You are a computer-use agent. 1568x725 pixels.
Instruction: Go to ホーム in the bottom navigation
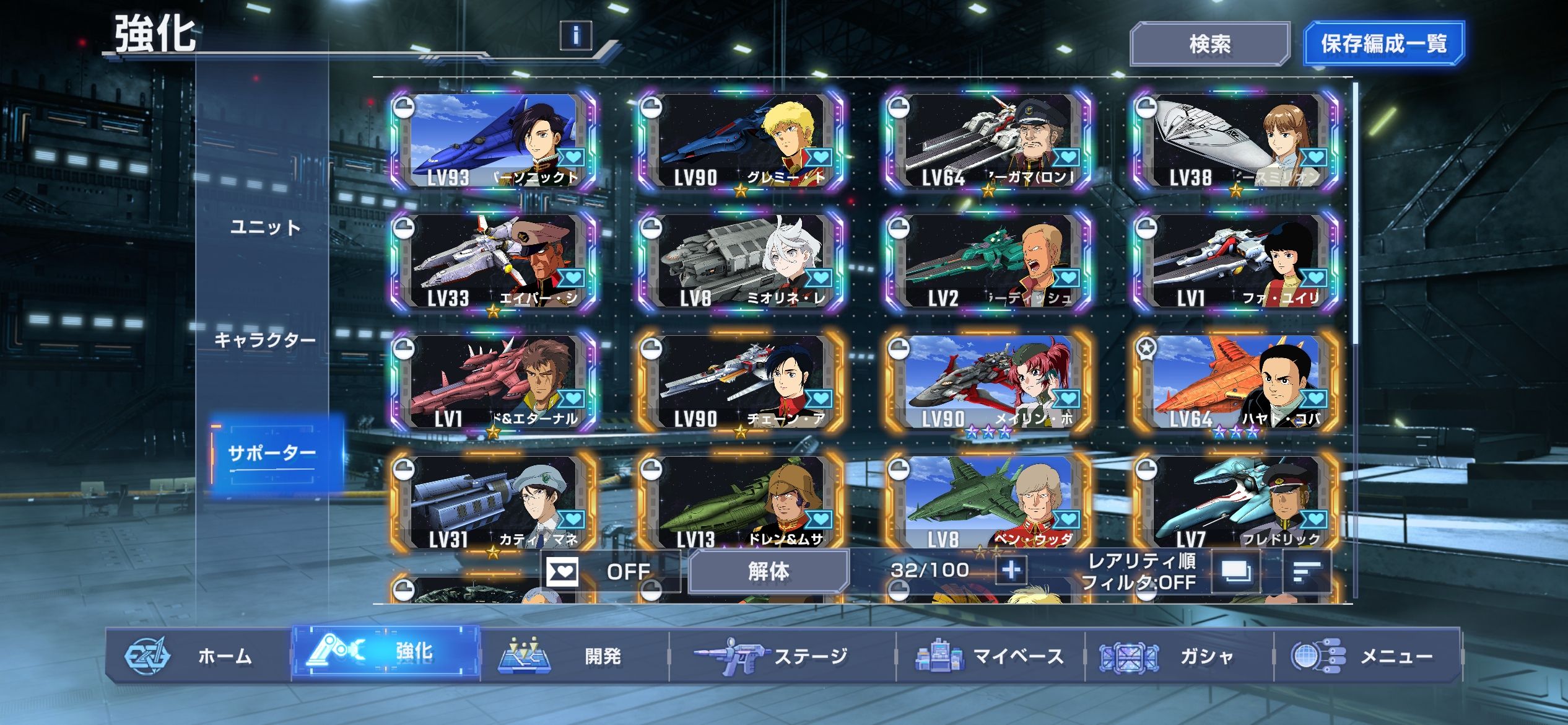coord(198,656)
